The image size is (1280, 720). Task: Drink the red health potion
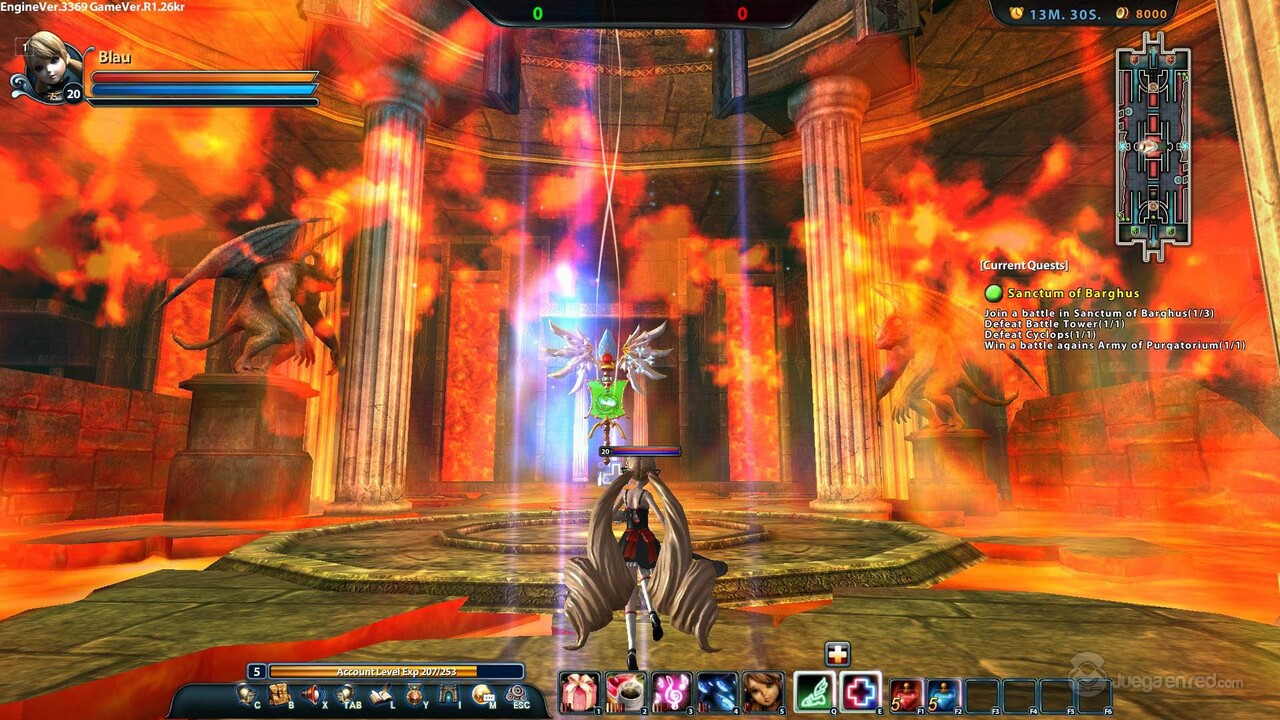[906, 694]
